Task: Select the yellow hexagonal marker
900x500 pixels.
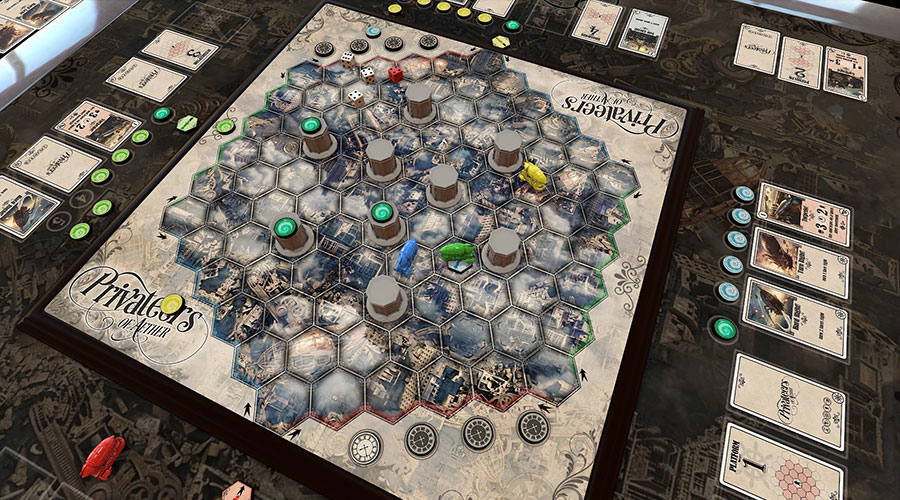Action: click(500, 42)
